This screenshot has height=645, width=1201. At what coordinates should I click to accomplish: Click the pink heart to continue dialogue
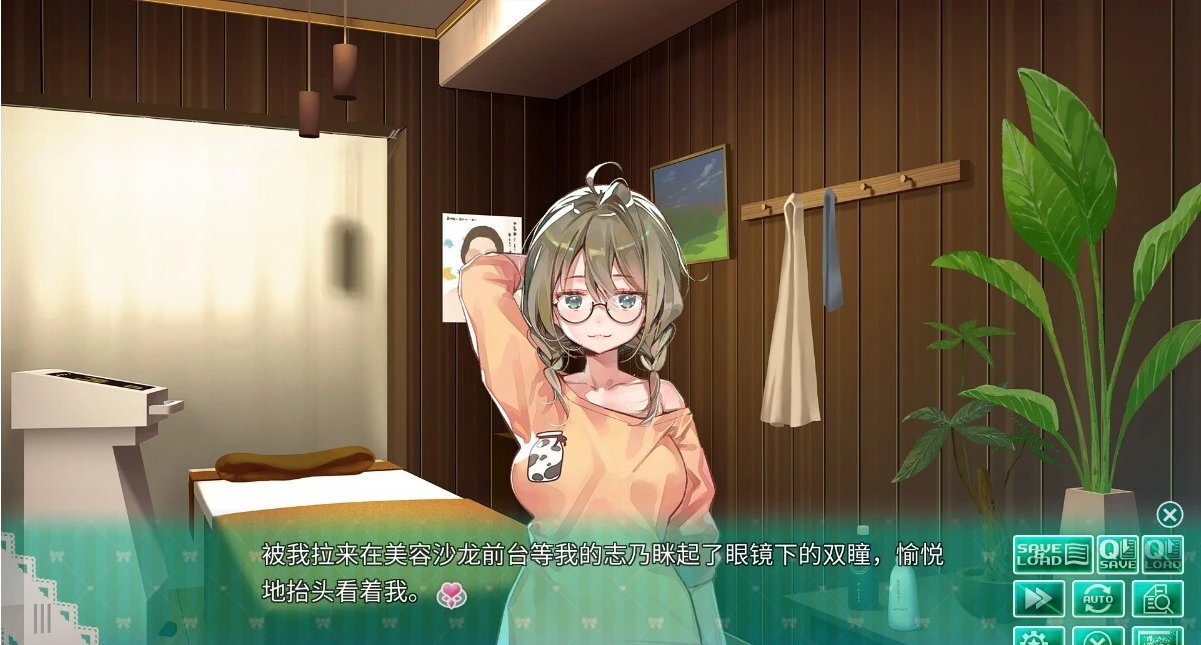[452, 595]
